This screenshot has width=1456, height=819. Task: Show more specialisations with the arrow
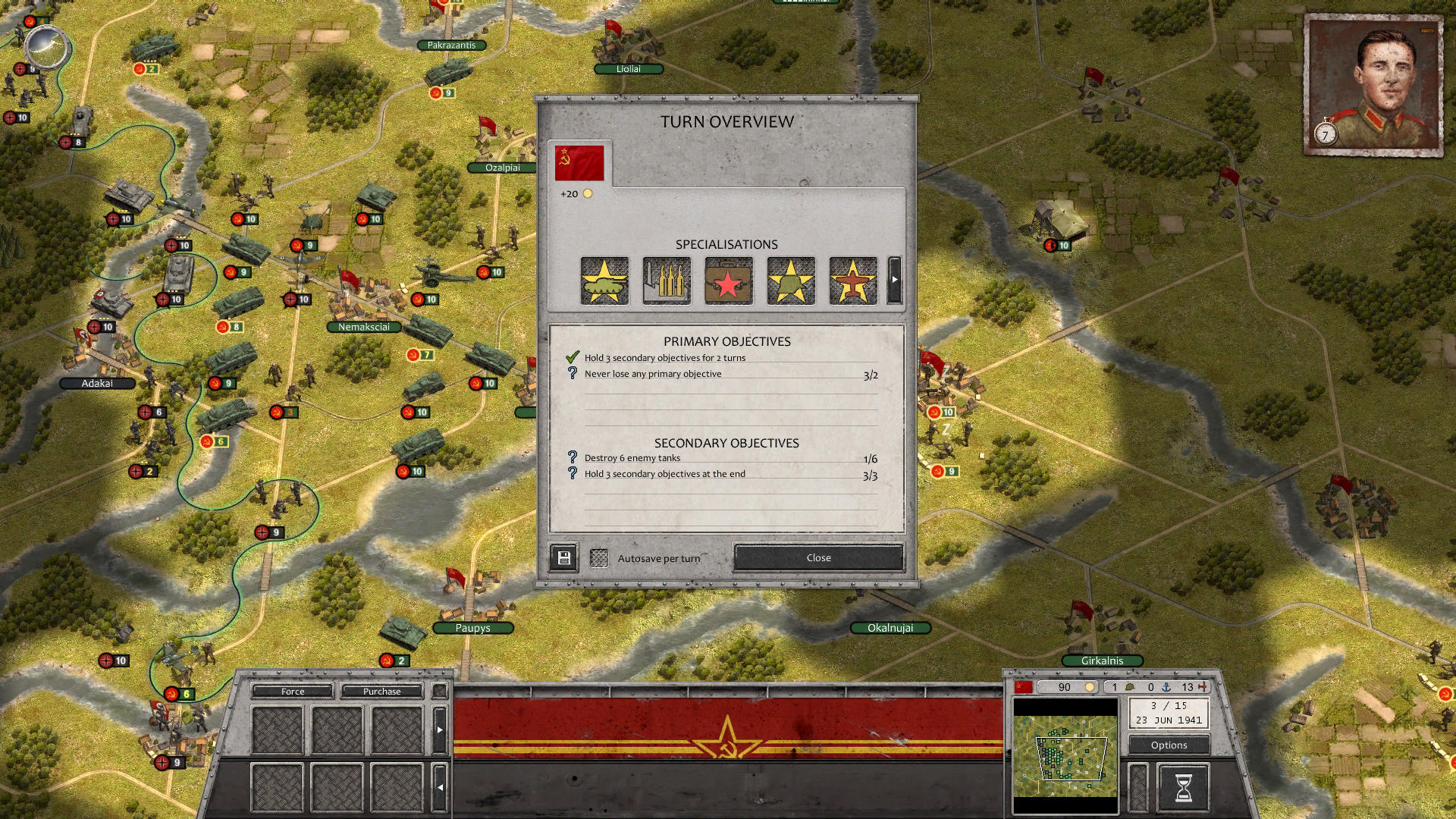pos(895,280)
